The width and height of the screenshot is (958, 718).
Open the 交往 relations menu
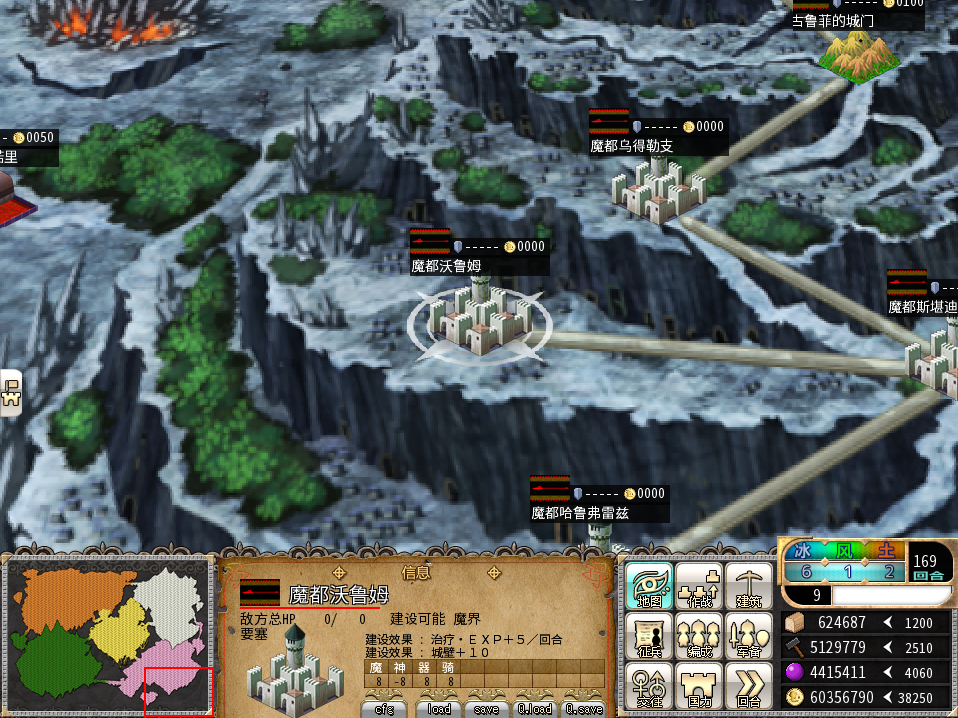click(649, 686)
